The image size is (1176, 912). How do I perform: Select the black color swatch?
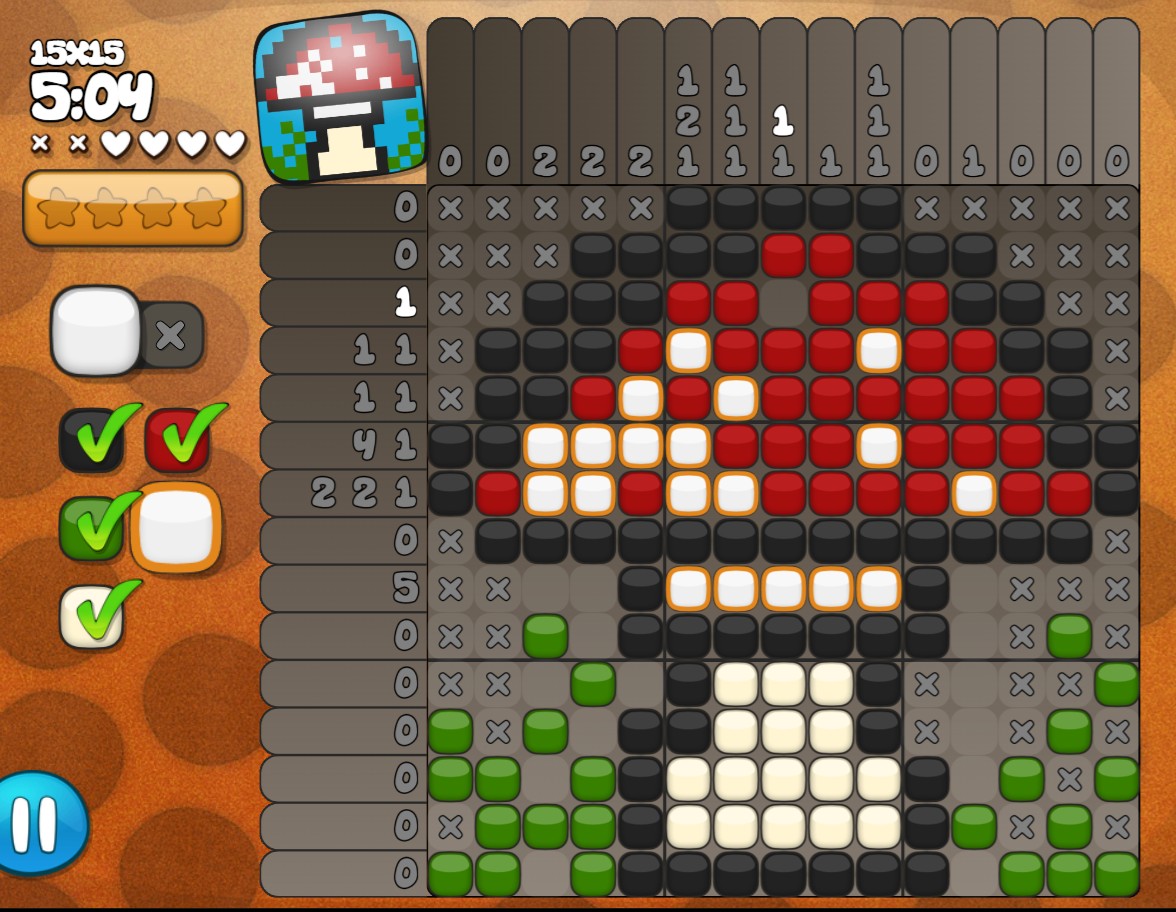point(91,440)
